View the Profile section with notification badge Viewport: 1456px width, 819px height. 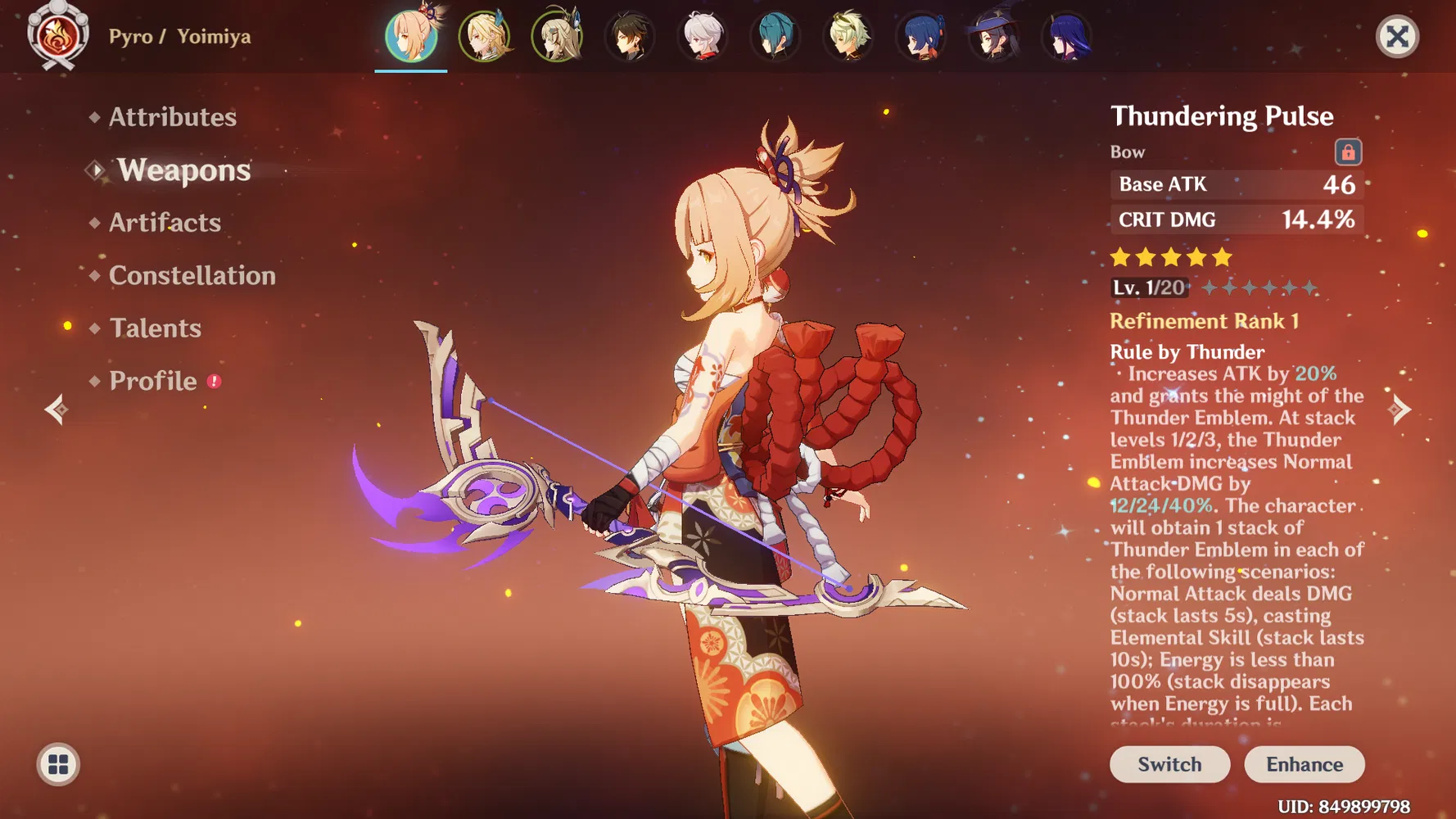[x=155, y=380]
